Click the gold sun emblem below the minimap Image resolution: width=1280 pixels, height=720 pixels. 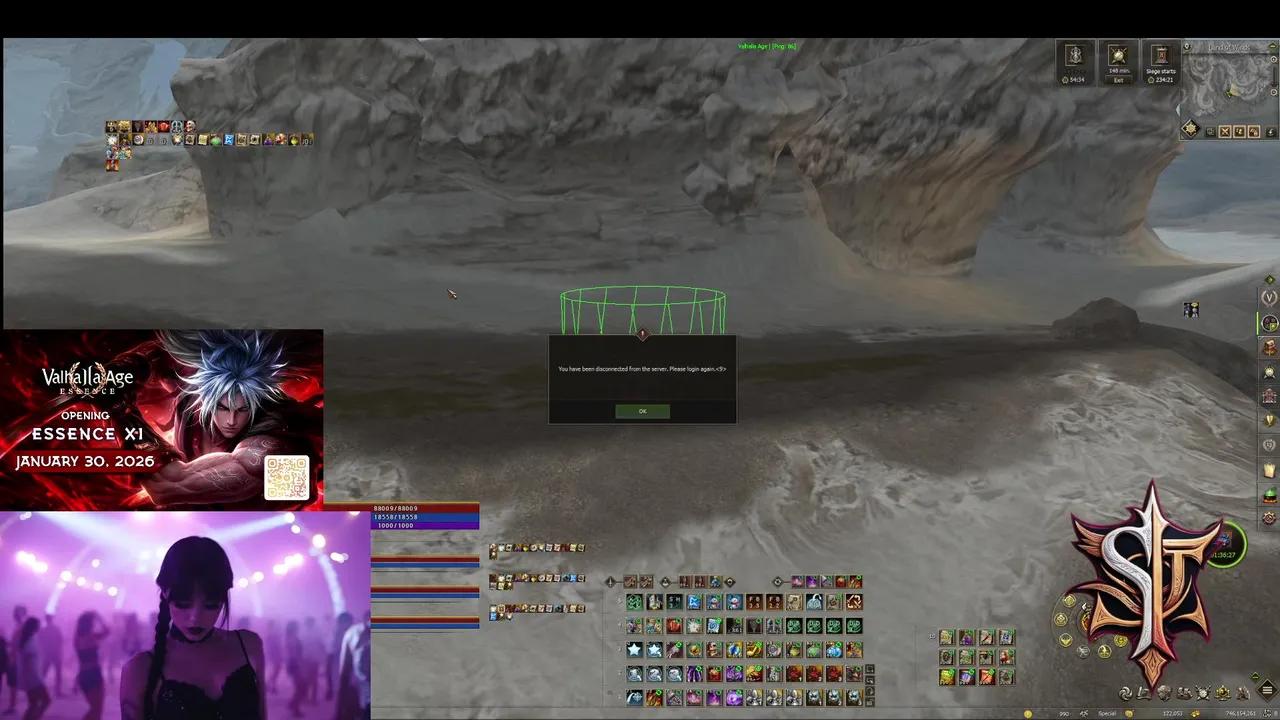[x=1191, y=128]
